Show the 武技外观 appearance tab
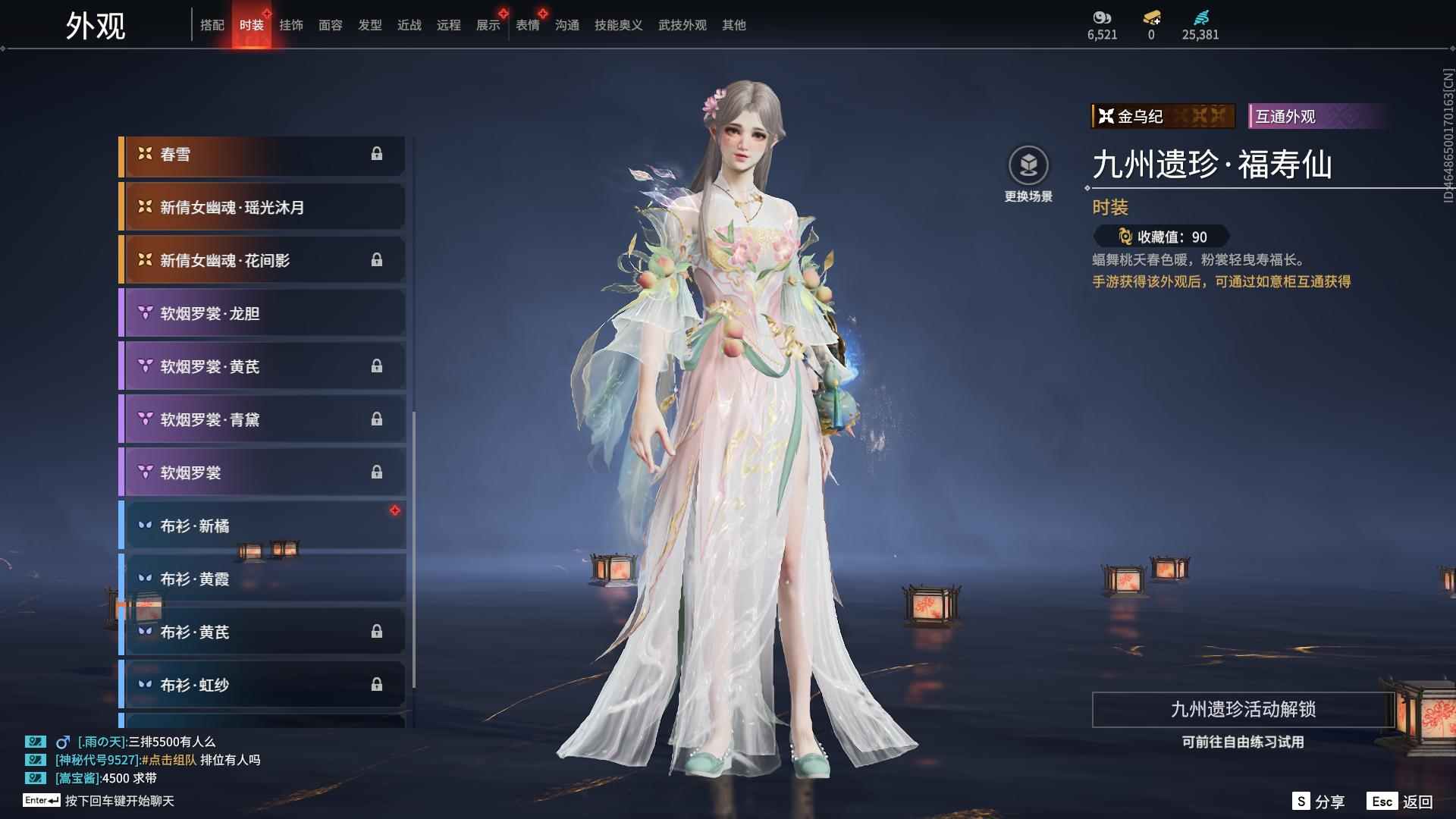Screen dimensions: 1456x819 (x=682, y=25)
